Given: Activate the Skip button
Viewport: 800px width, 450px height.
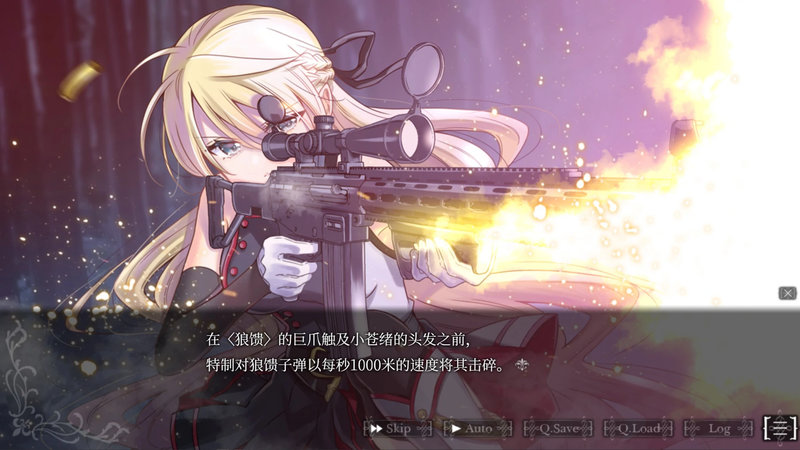Looking at the screenshot, I should click(x=397, y=428).
